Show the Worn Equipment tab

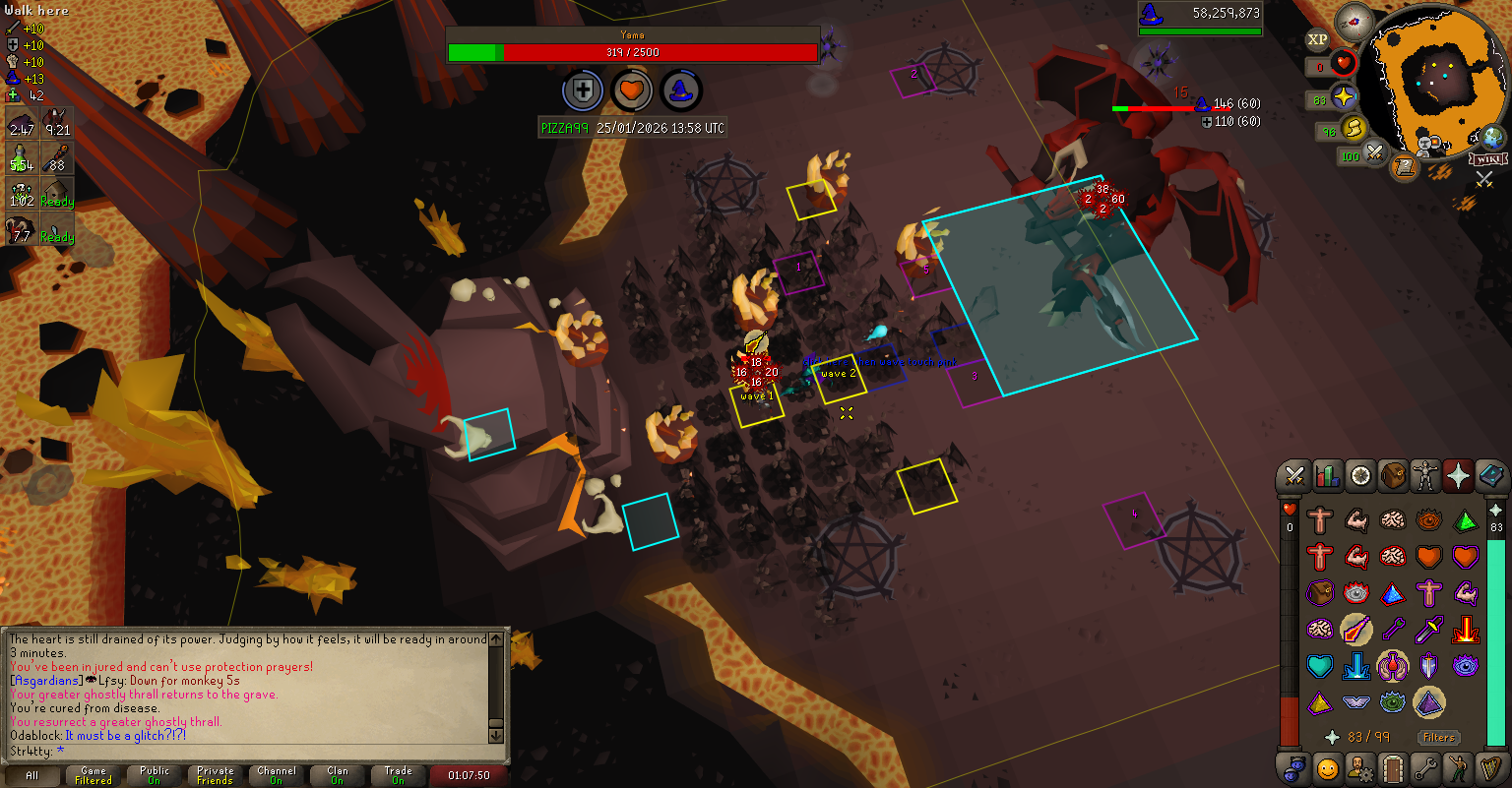[1424, 476]
